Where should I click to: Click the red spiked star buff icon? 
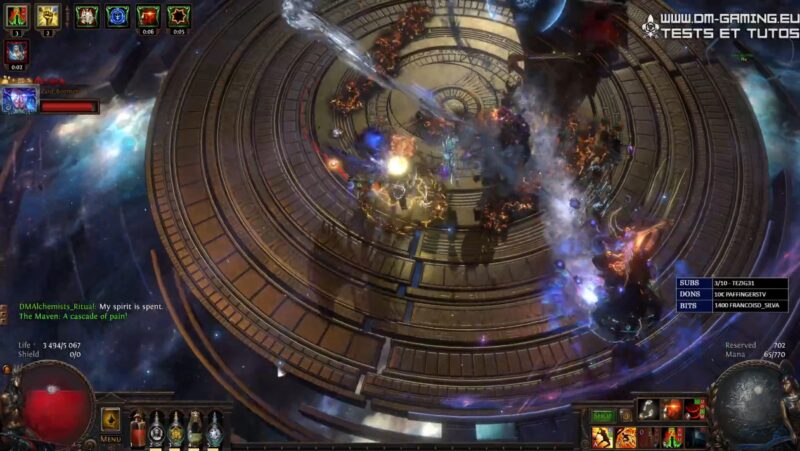coord(178,16)
